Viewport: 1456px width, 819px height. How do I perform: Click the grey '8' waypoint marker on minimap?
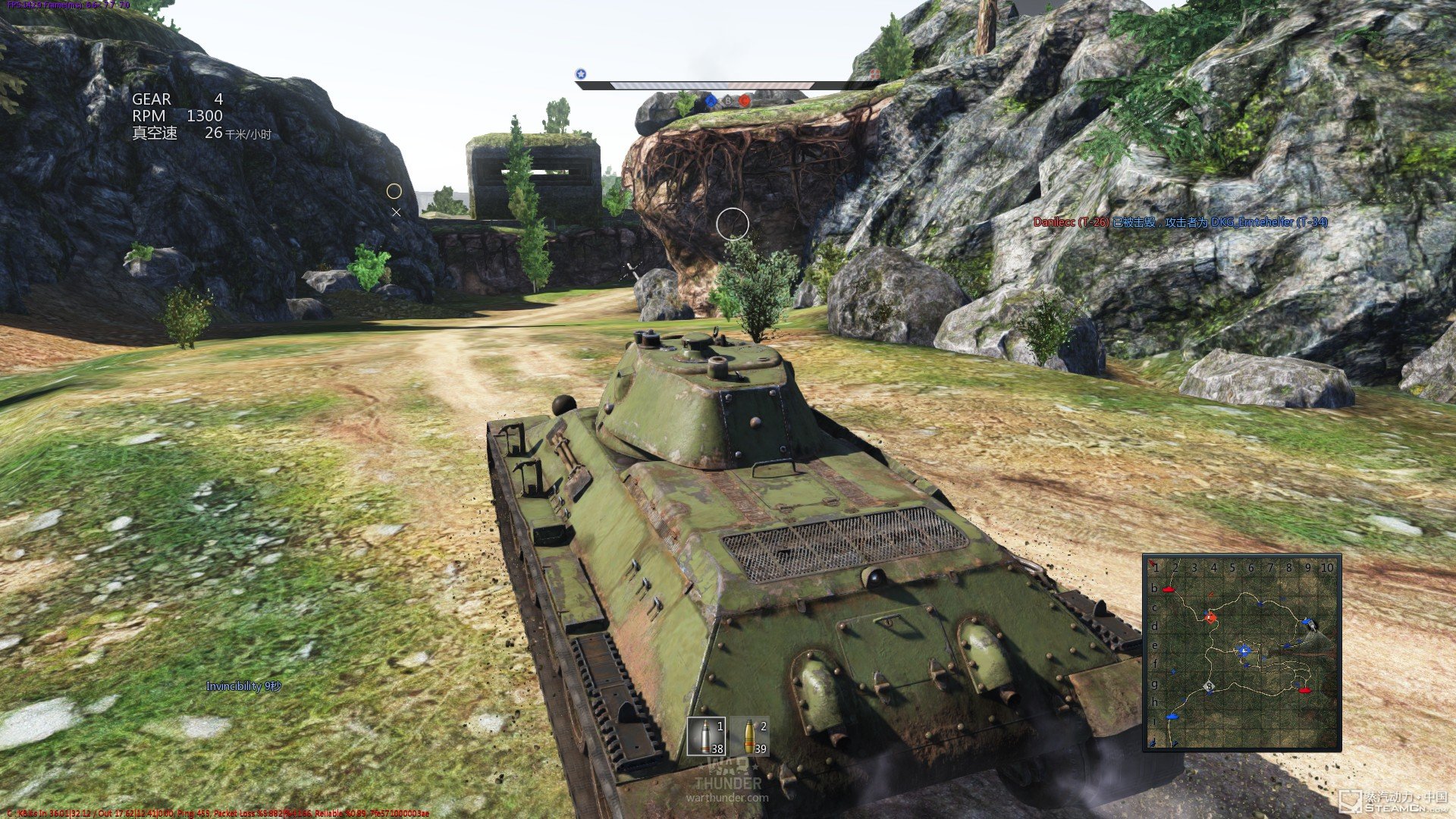tap(1209, 686)
